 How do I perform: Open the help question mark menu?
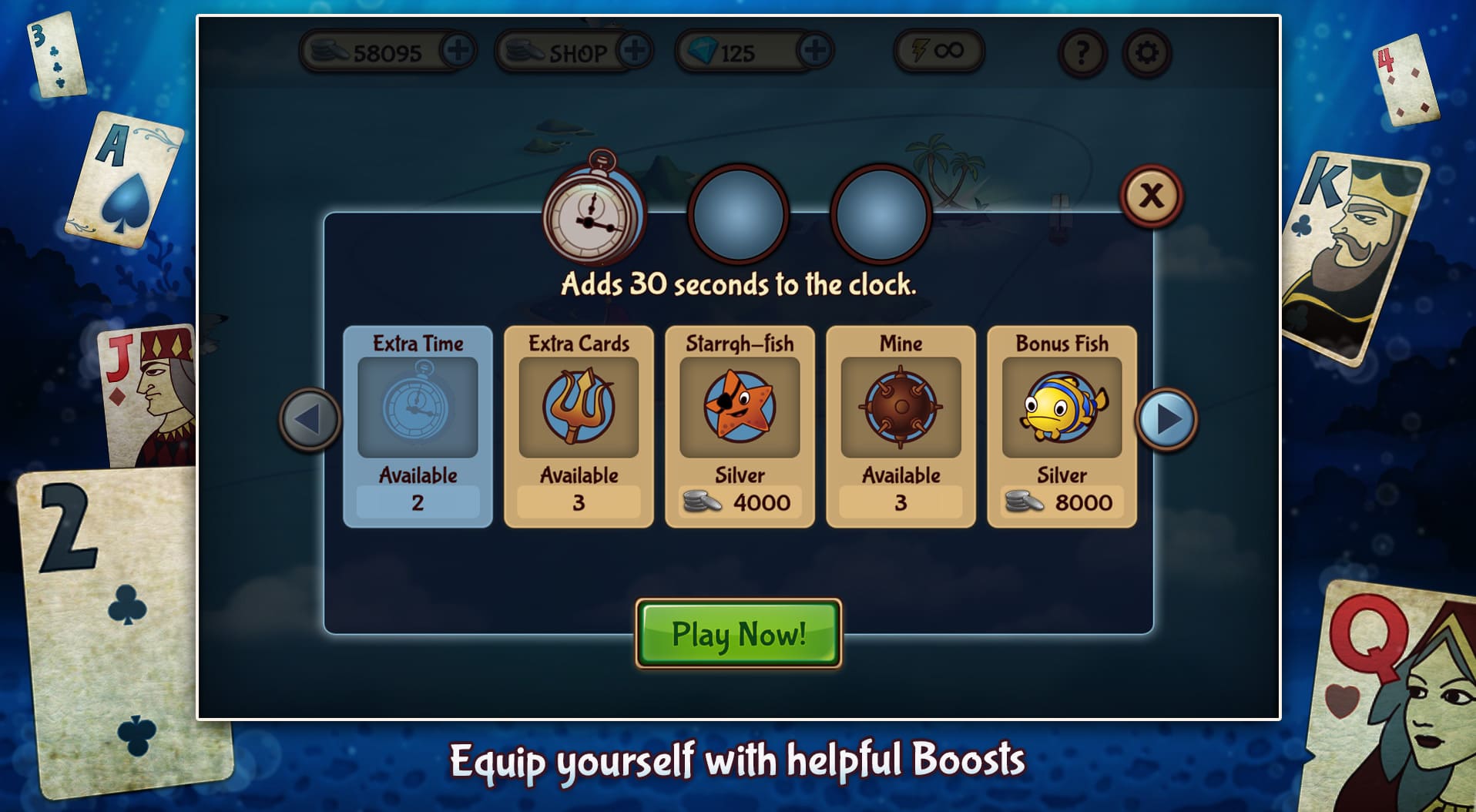point(1082,53)
